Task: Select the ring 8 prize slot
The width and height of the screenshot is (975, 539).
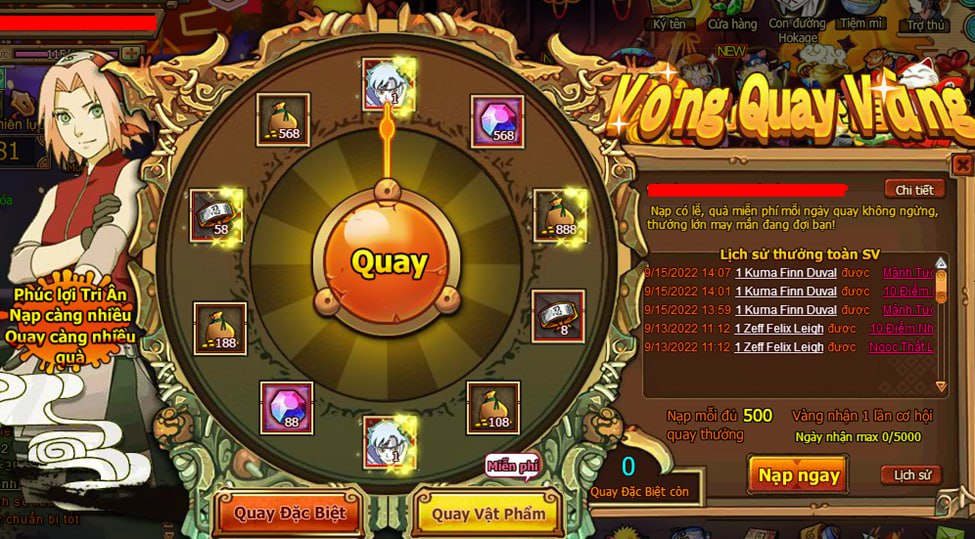Action: (x=557, y=316)
